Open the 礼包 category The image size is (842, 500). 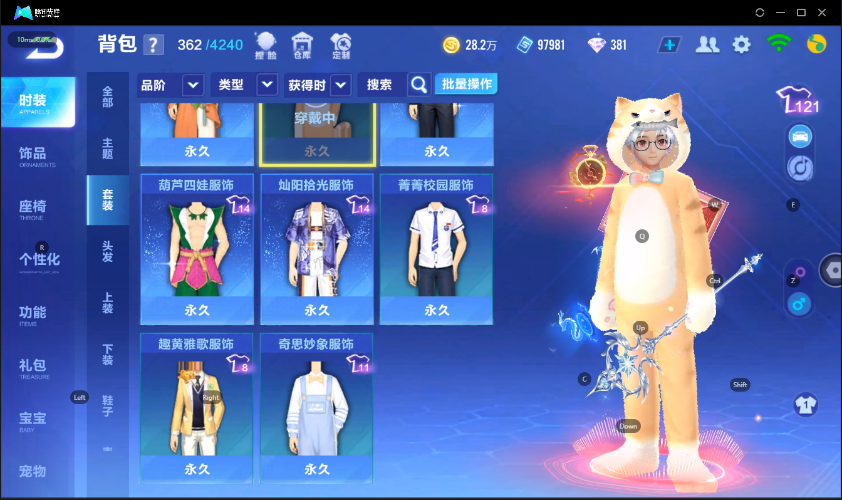tap(37, 366)
